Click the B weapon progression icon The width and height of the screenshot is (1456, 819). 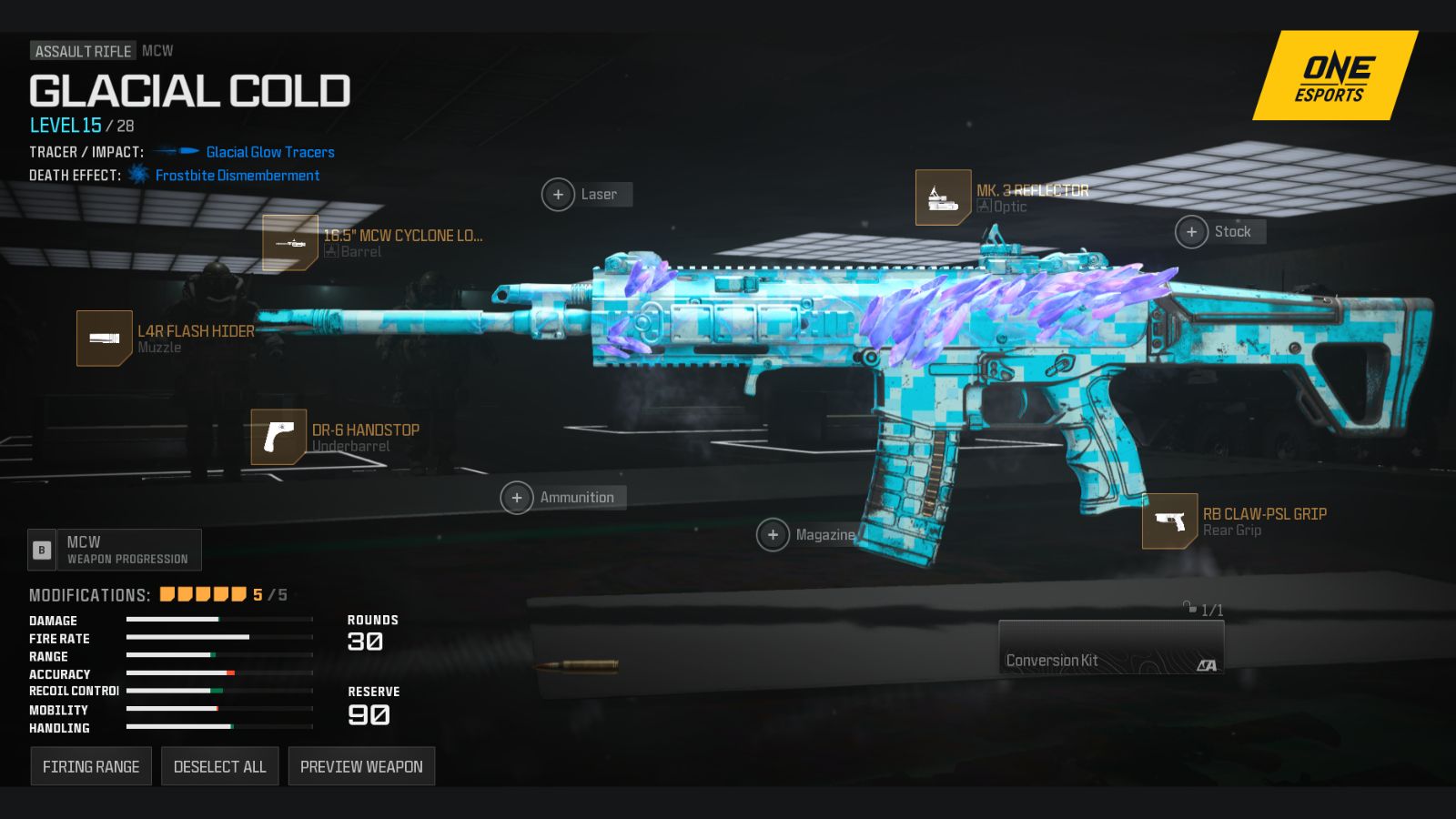coord(42,550)
